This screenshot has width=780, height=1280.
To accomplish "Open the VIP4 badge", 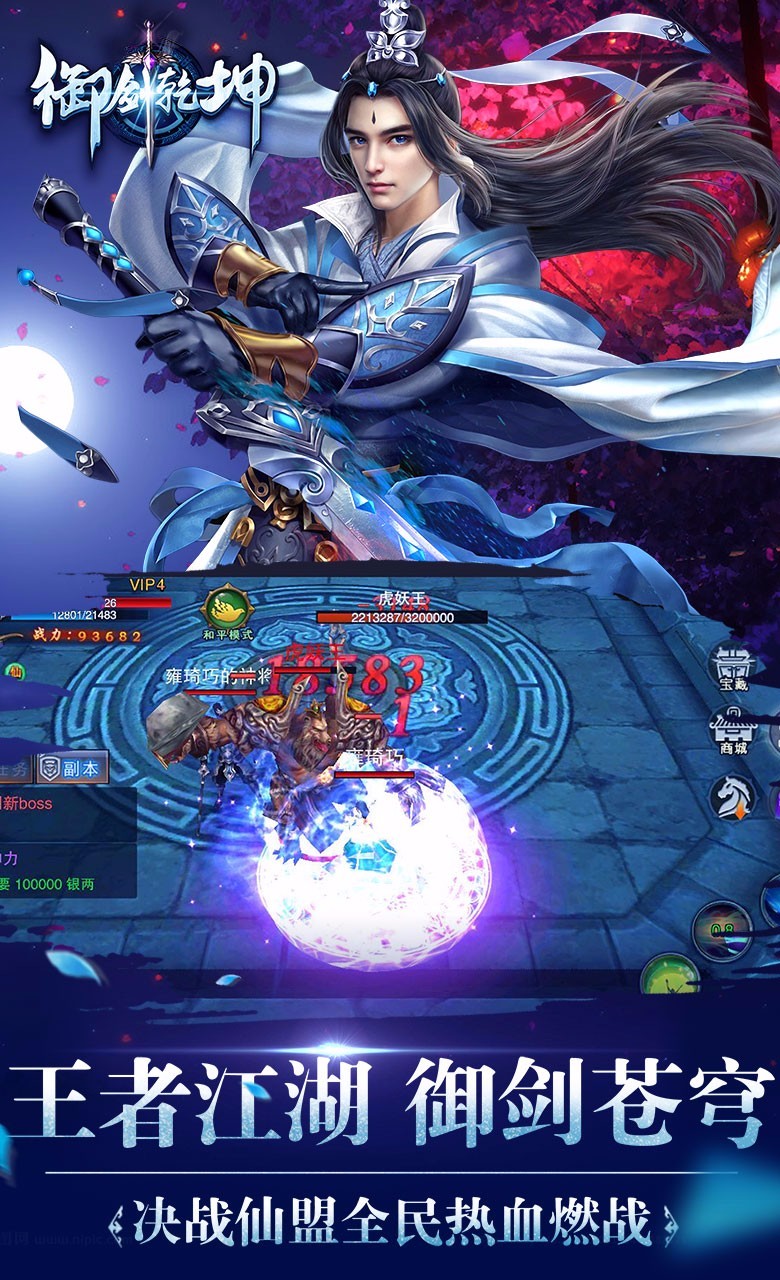I will click(x=146, y=584).
